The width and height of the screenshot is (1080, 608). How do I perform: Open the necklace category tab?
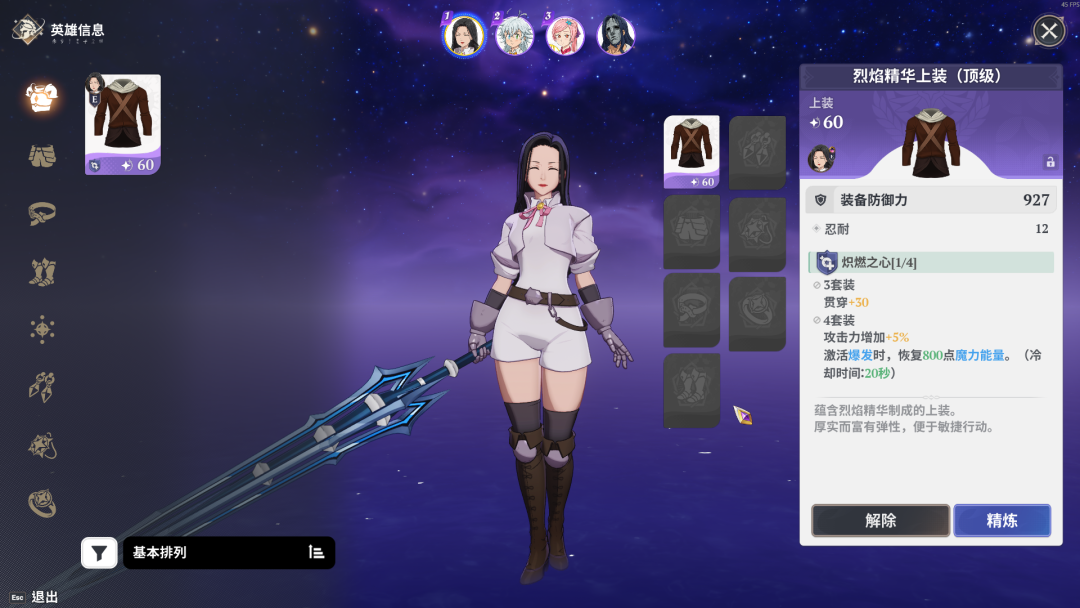(42, 445)
